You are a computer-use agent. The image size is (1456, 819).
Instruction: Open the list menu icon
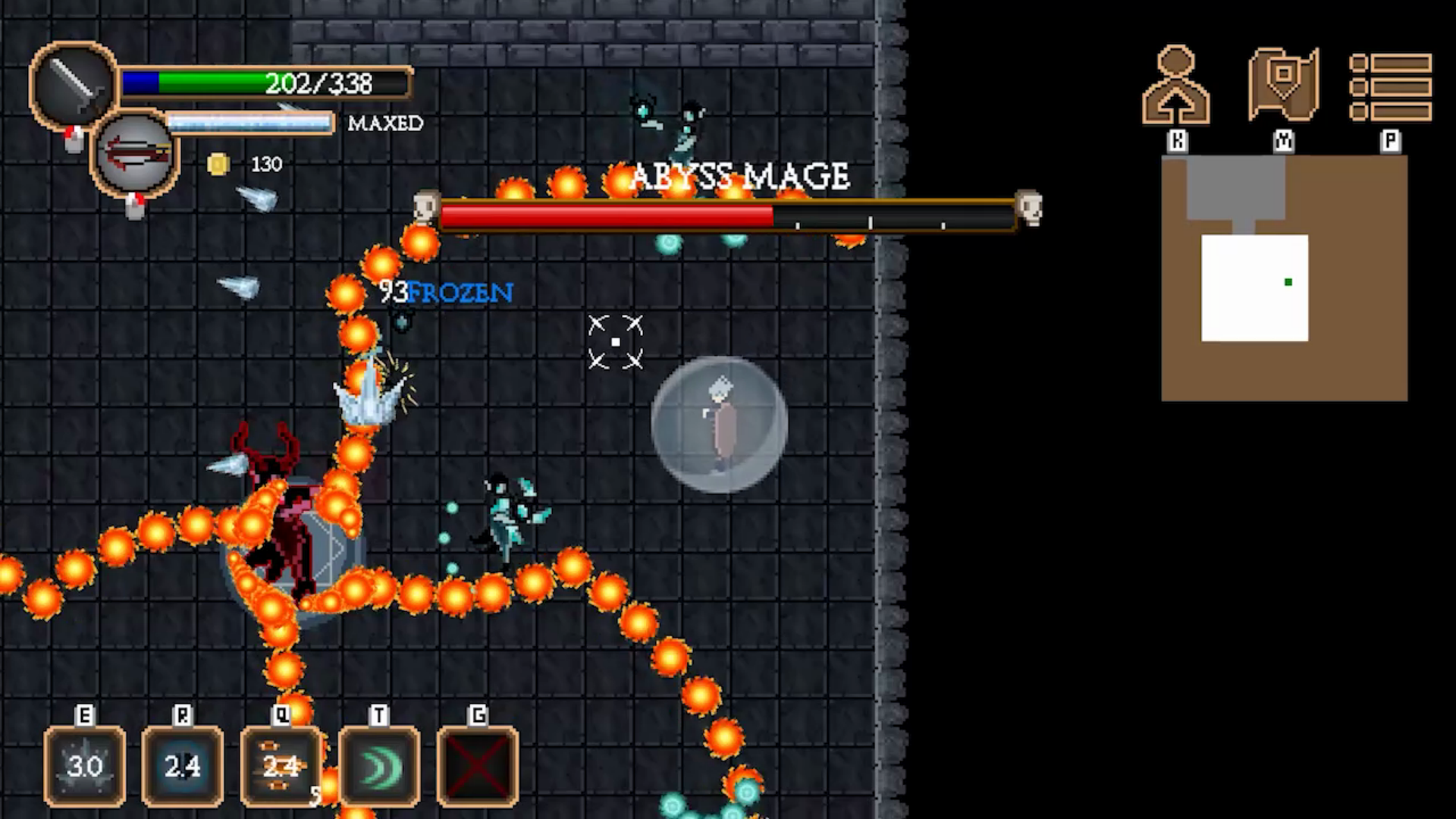[x=1390, y=86]
